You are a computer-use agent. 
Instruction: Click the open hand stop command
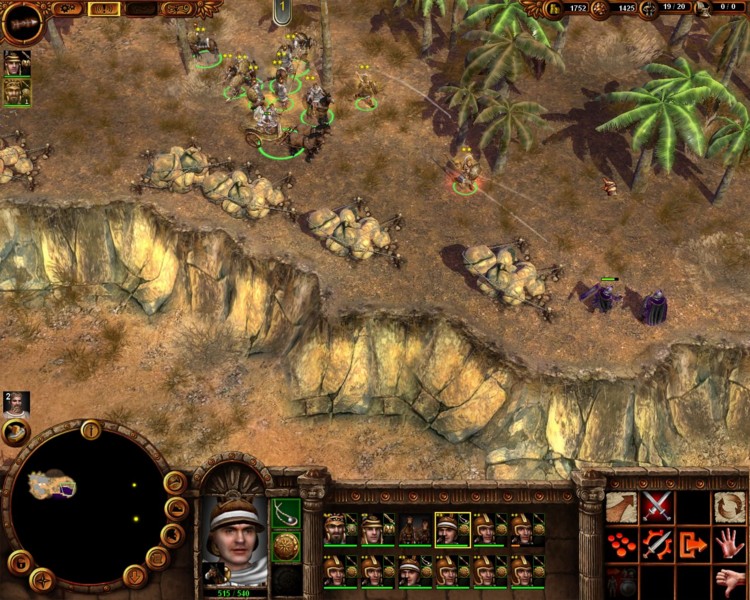(728, 545)
